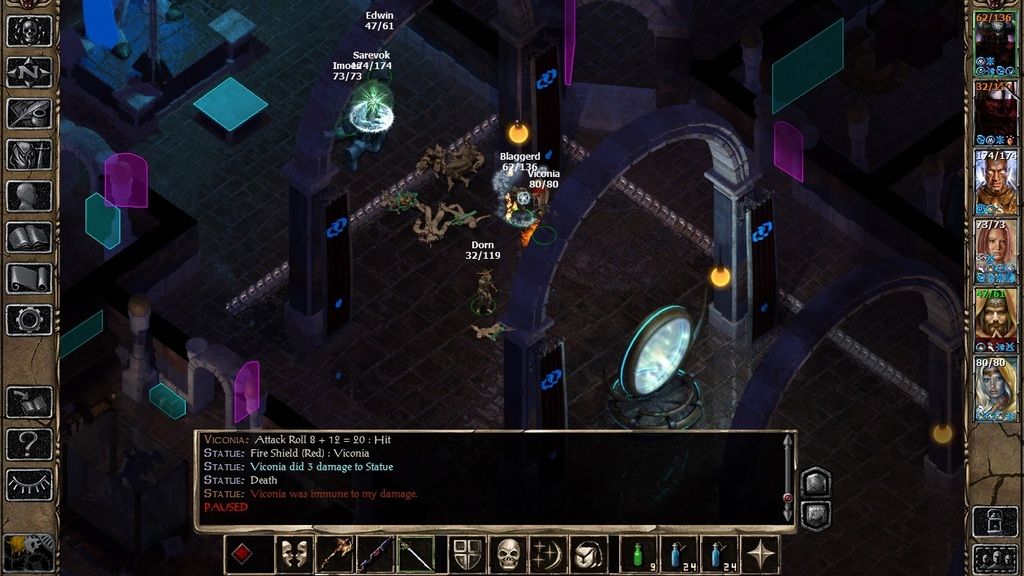The width and height of the screenshot is (1024, 576).
Task: Equip the selected sword weapon slot
Action: tap(416, 554)
